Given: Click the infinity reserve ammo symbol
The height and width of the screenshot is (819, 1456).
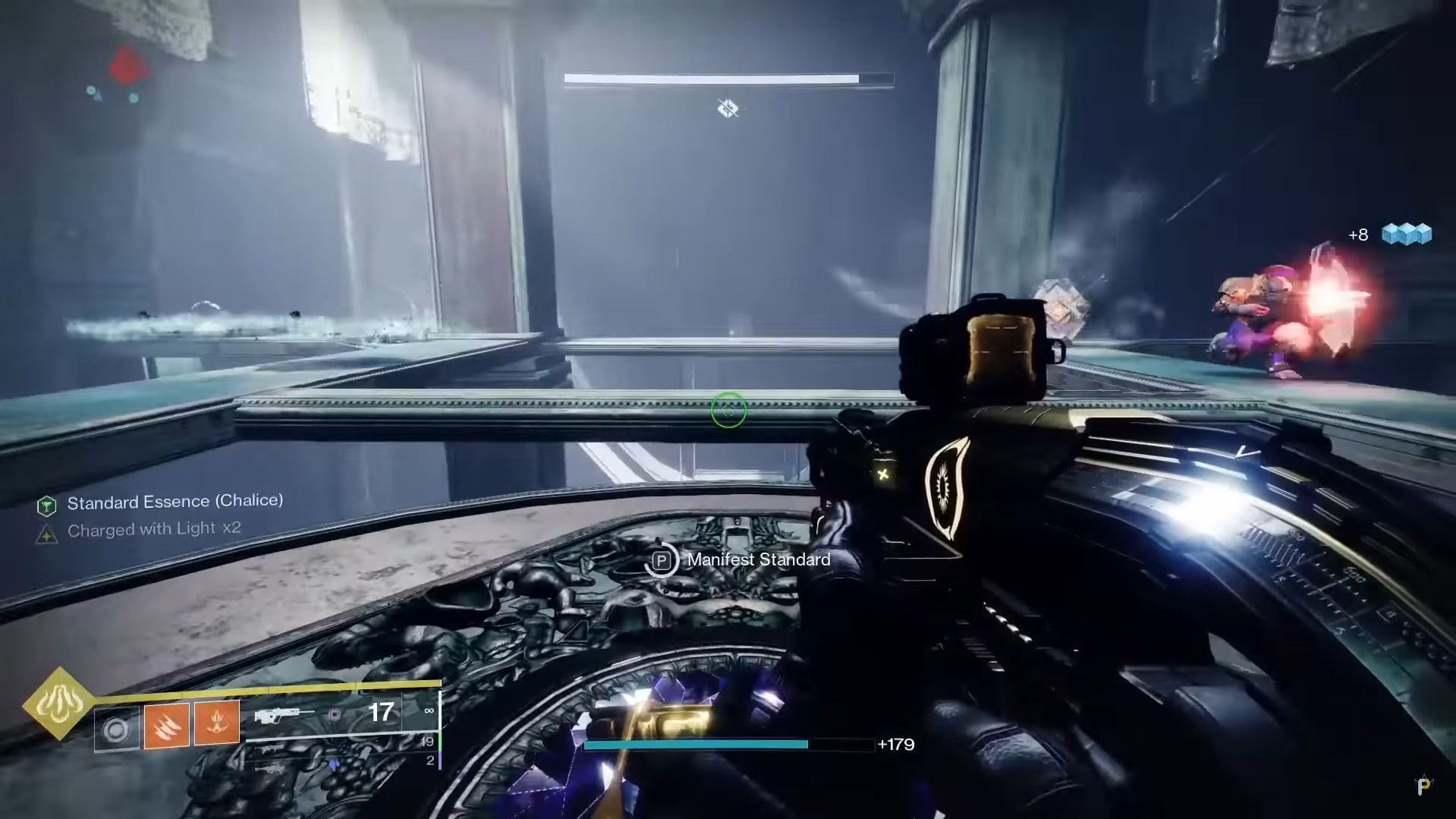Looking at the screenshot, I should pyautogui.click(x=428, y=710).
